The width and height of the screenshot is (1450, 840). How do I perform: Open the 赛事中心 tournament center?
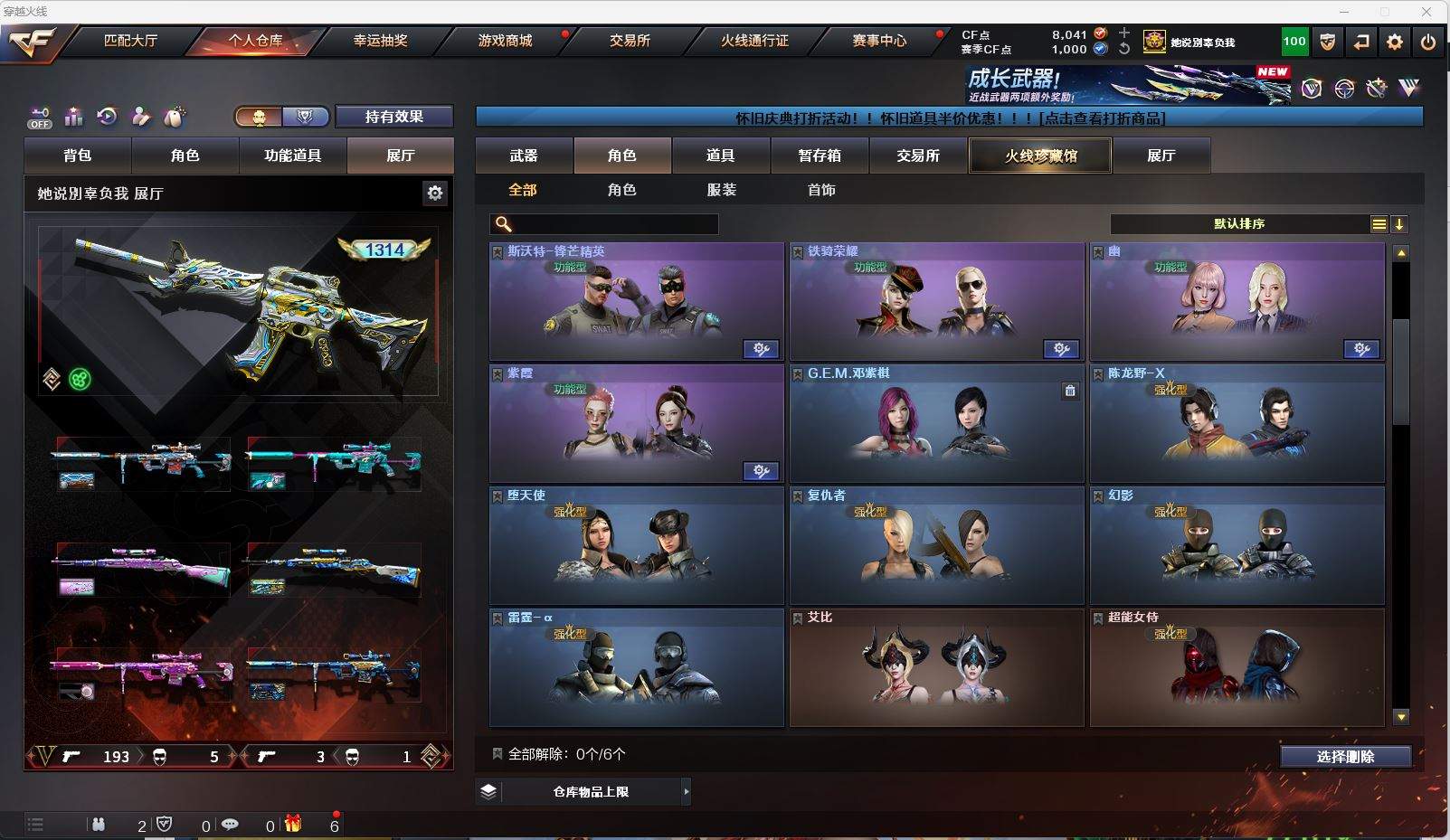(x=879, y=41)
